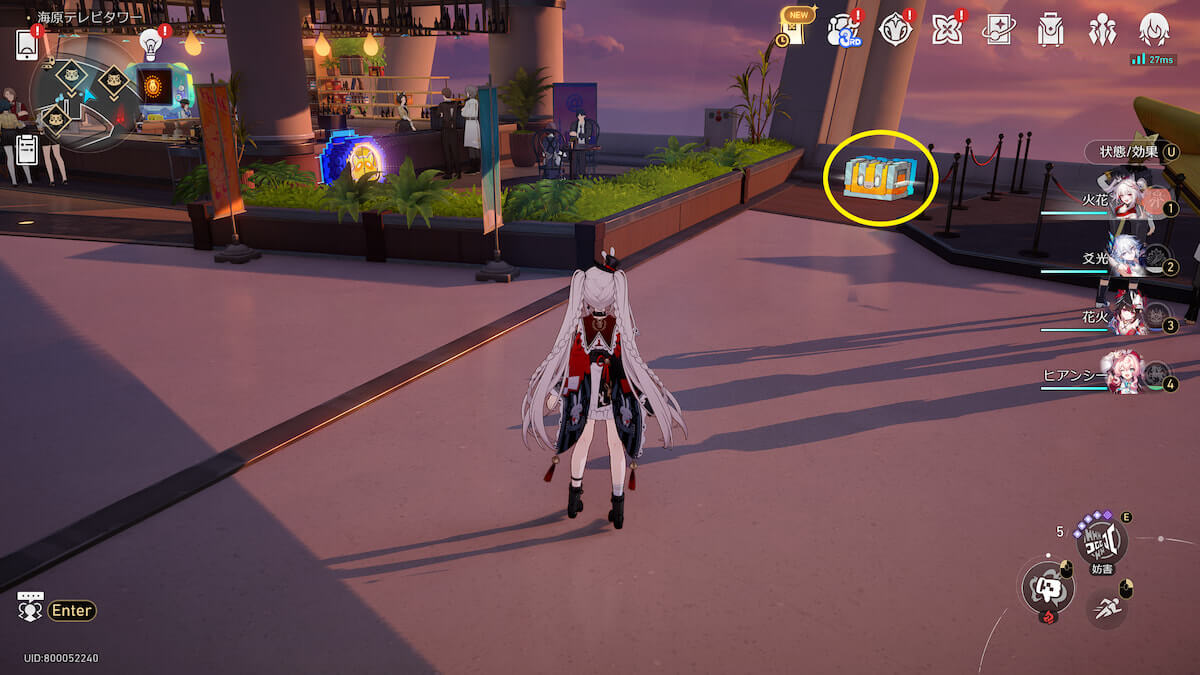Open the team setup icon
1200x675 pixels.
1102,30
